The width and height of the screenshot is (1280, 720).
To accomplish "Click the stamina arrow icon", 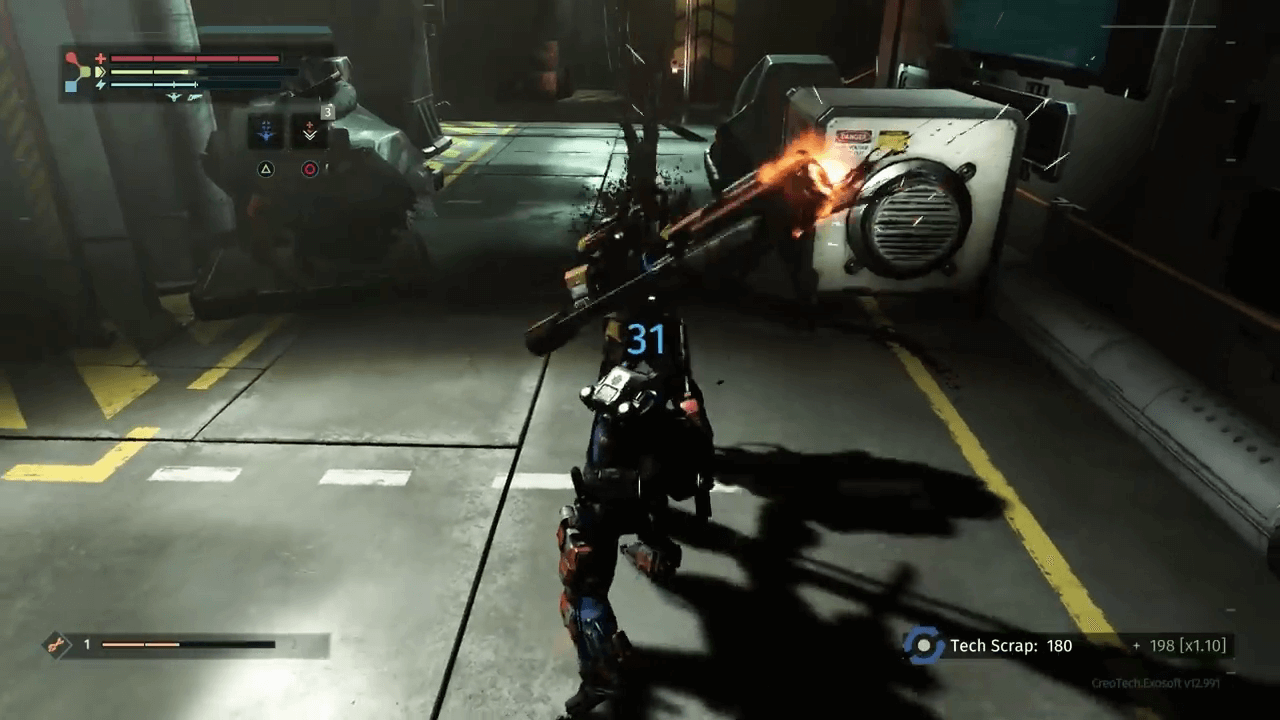I will click(101, 72).
